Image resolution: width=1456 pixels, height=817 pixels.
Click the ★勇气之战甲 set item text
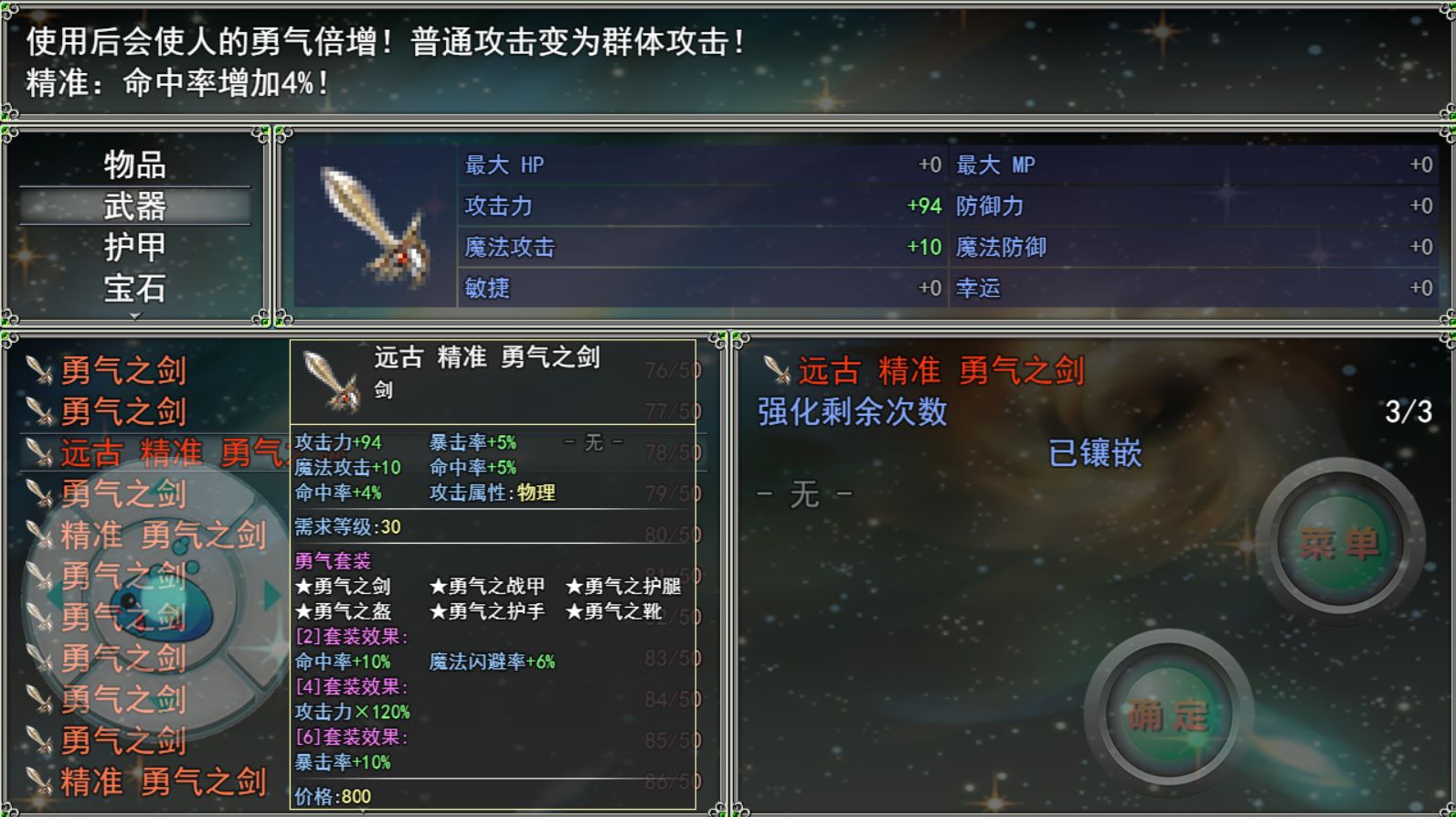tap(485, 588)
